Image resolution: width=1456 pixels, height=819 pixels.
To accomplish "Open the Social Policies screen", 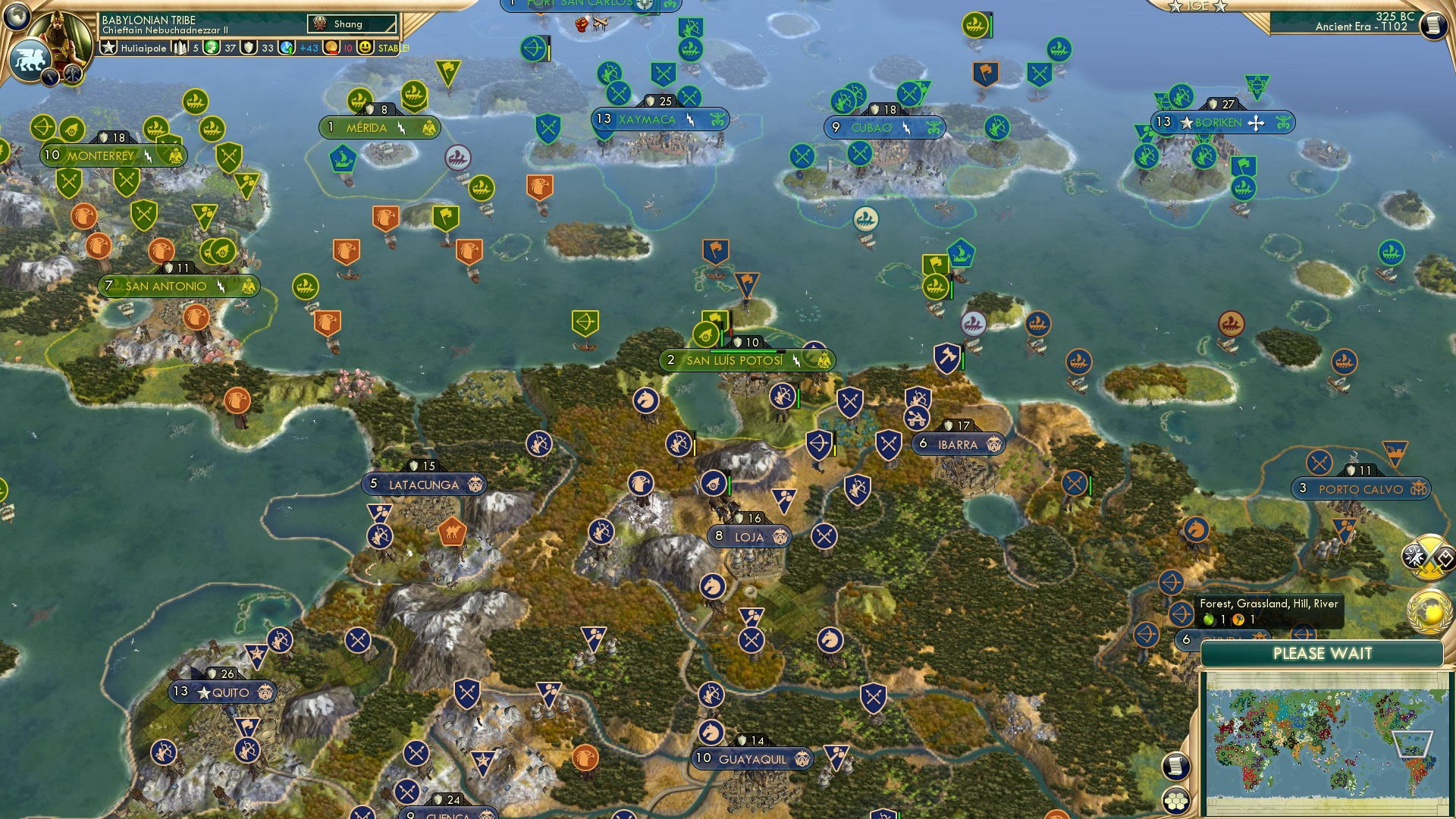I will pos(51,78).
